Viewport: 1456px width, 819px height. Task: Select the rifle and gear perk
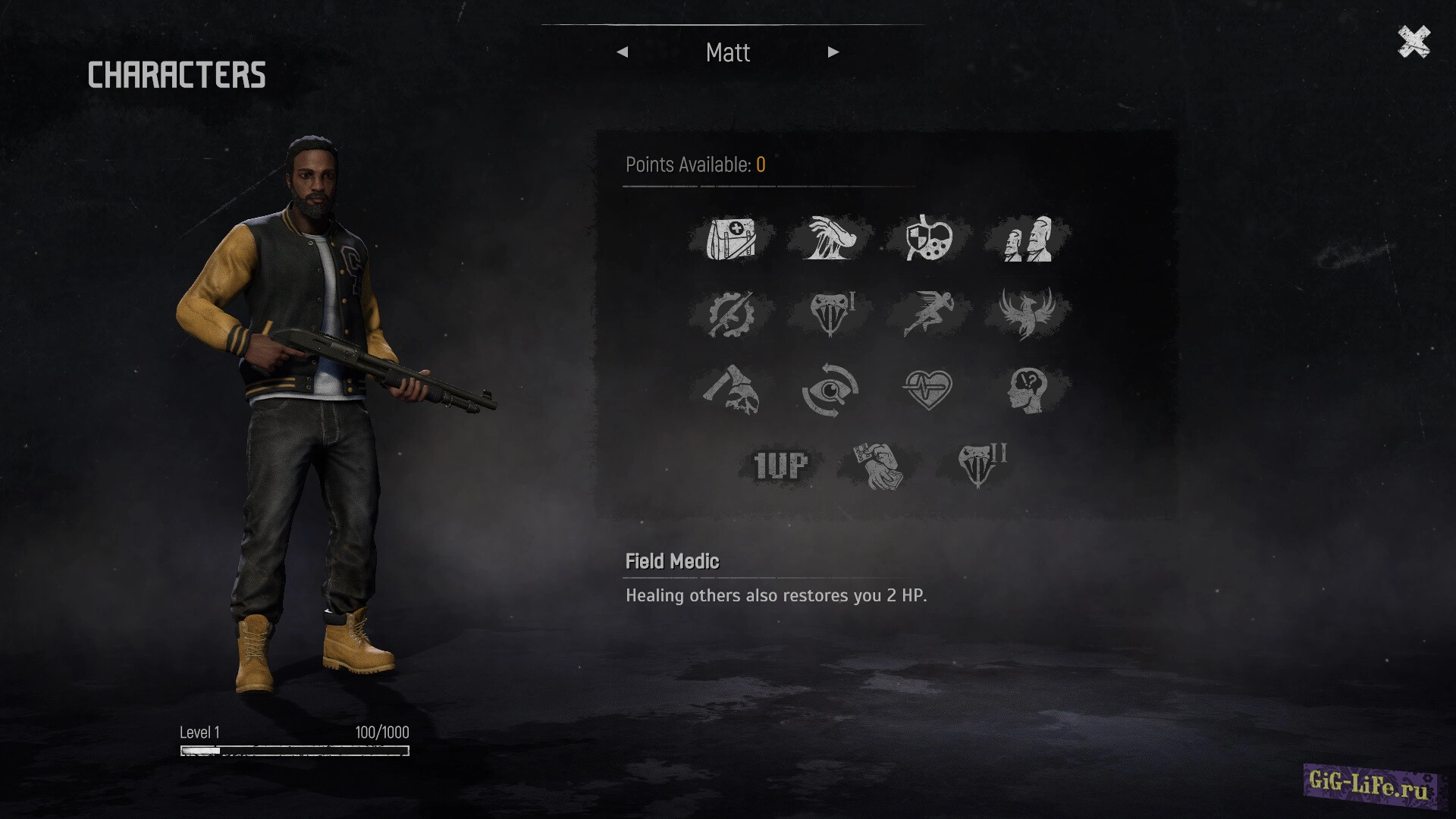pos(731,314)
